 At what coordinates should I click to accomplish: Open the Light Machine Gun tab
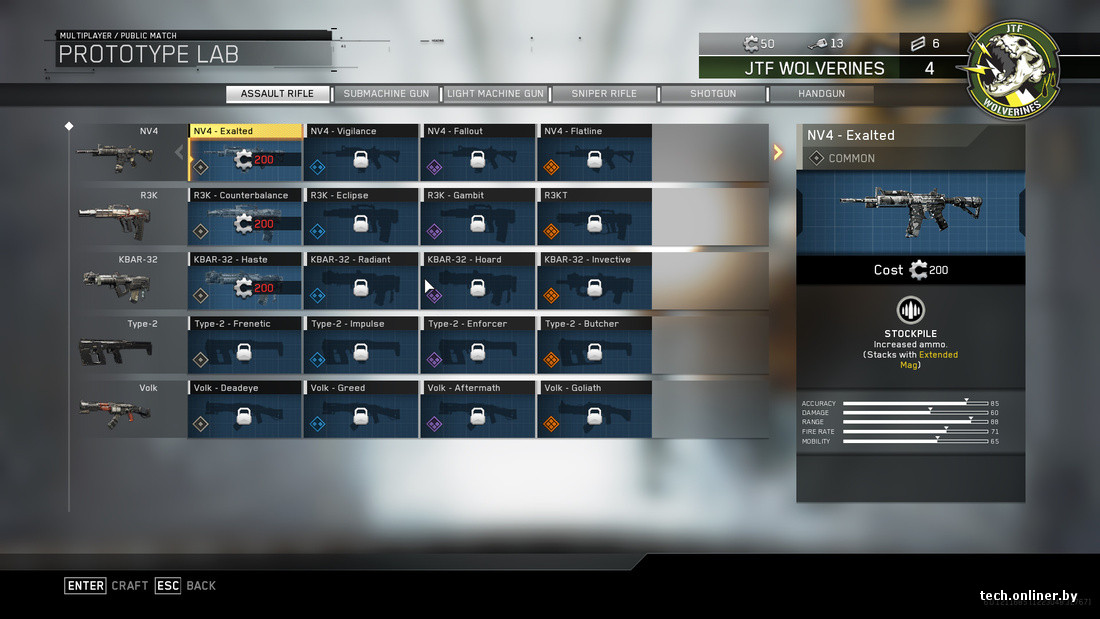click(x=496, y=94)
